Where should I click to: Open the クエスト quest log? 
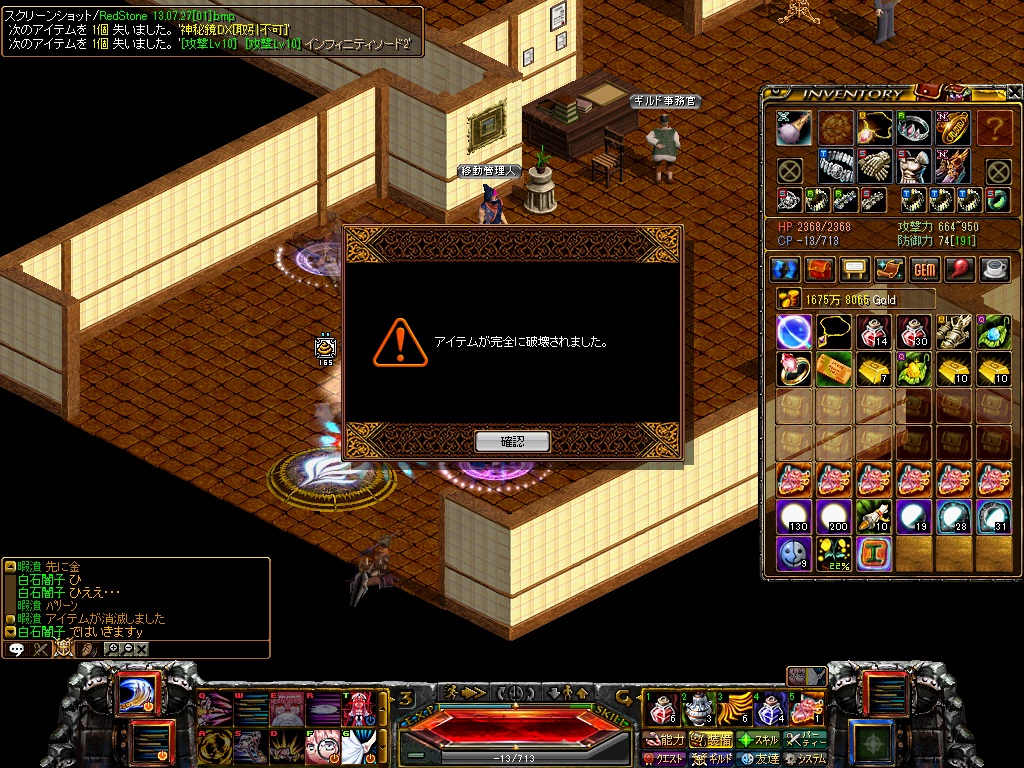point(666,759)
